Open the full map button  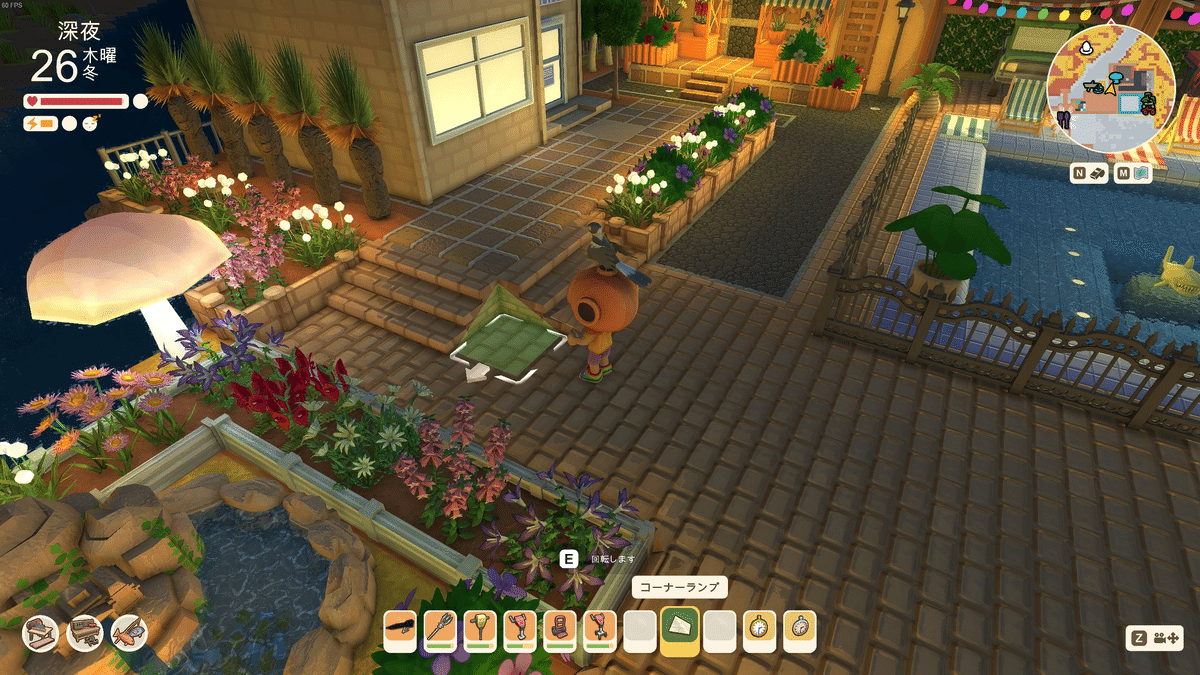click(x=1134, y=174)
